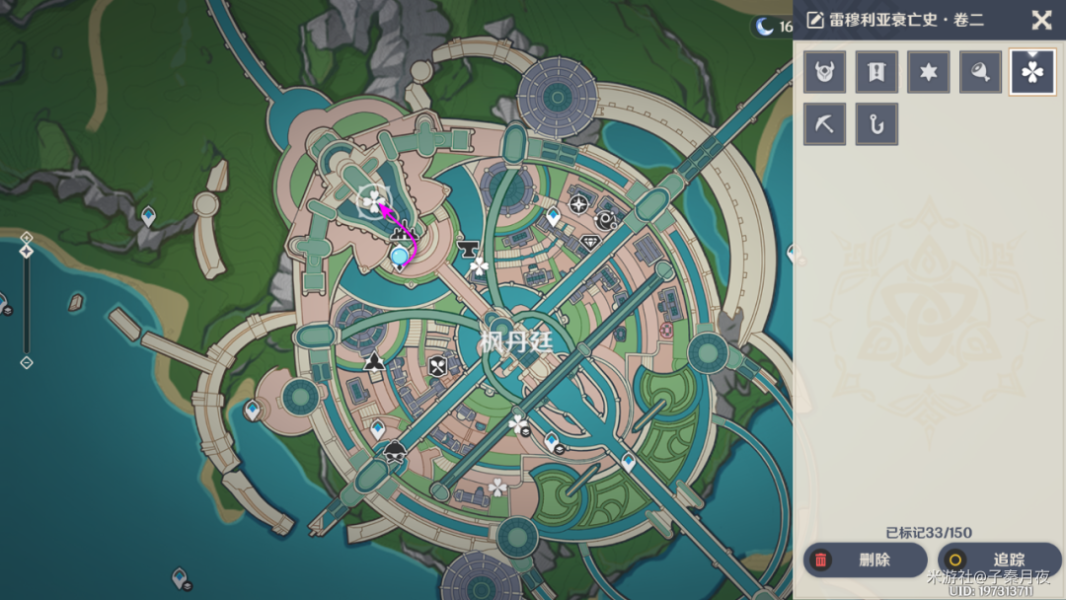This screenshot has width=1066, height=600.
Task: Click the selected clover pin on the map
Action: coord(371,202)
